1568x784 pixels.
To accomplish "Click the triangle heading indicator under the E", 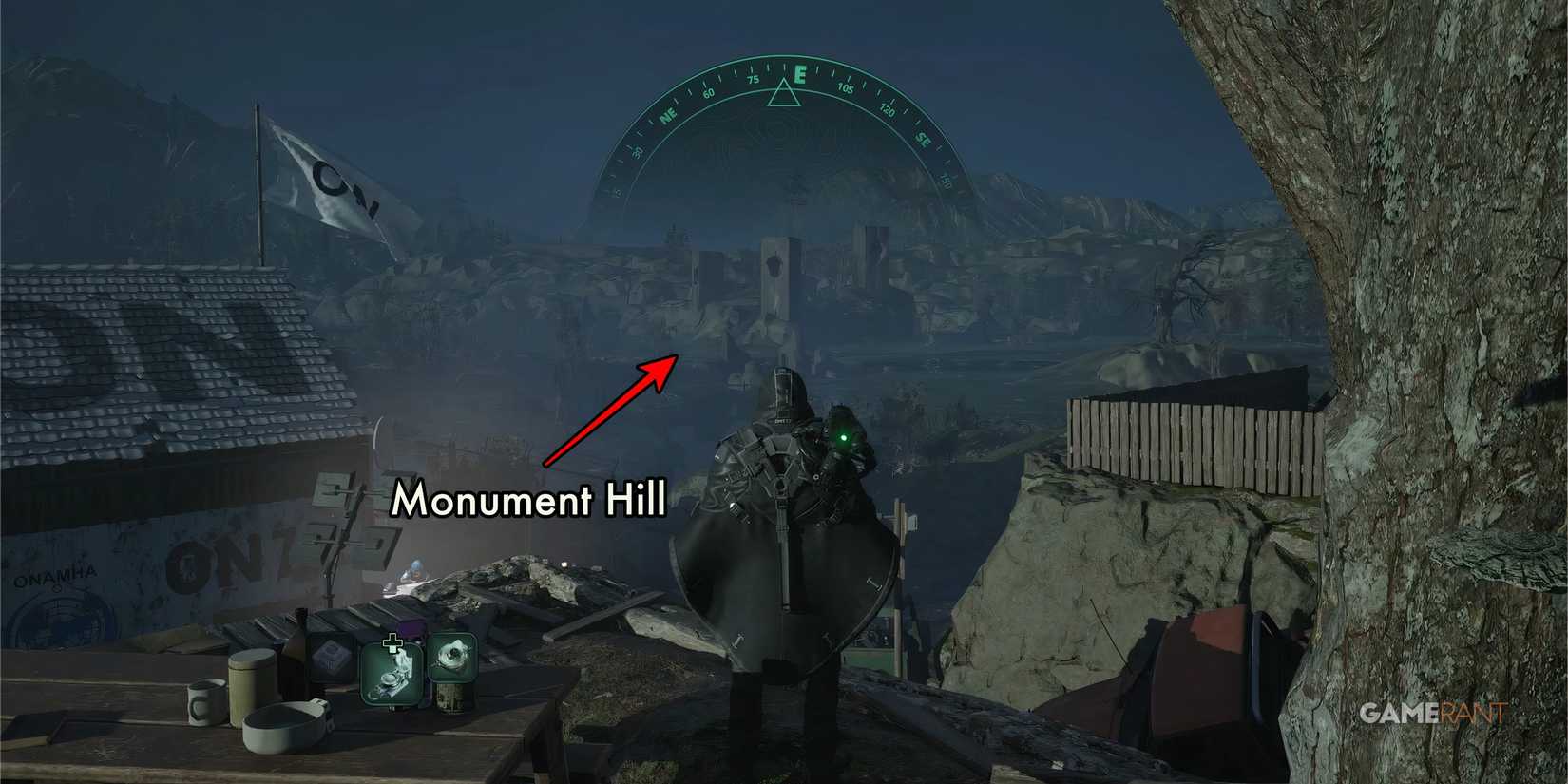I will coord(785,93).
